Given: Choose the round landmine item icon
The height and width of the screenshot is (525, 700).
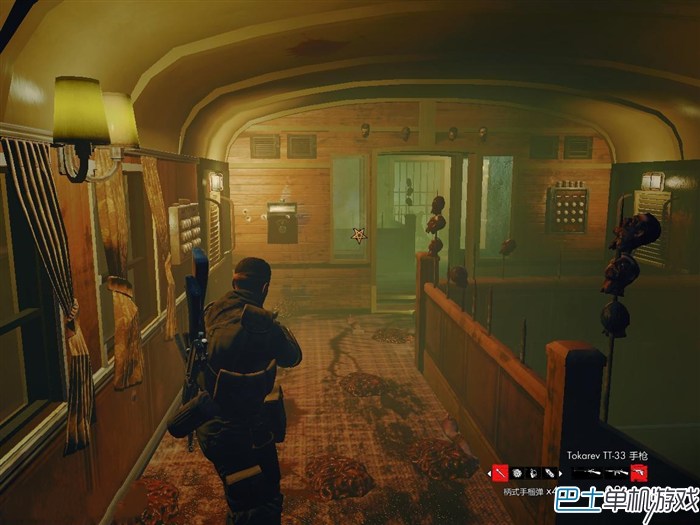Looking at the screenshot, I should (517, 472).
